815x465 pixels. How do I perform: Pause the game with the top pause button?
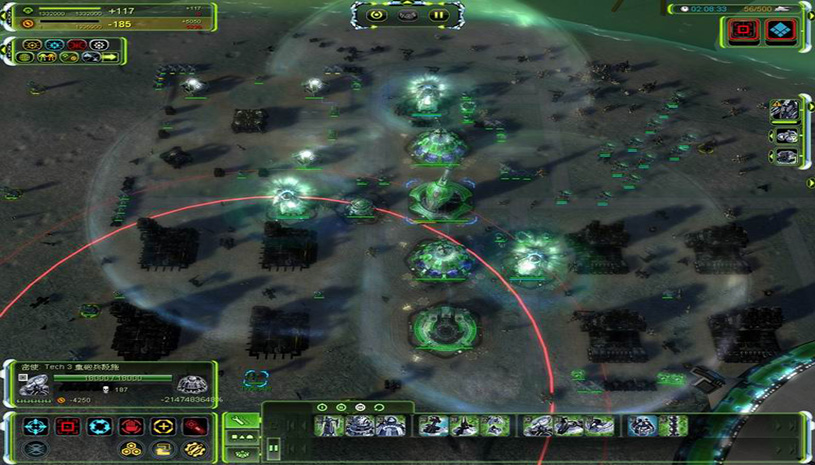[437, 15]
